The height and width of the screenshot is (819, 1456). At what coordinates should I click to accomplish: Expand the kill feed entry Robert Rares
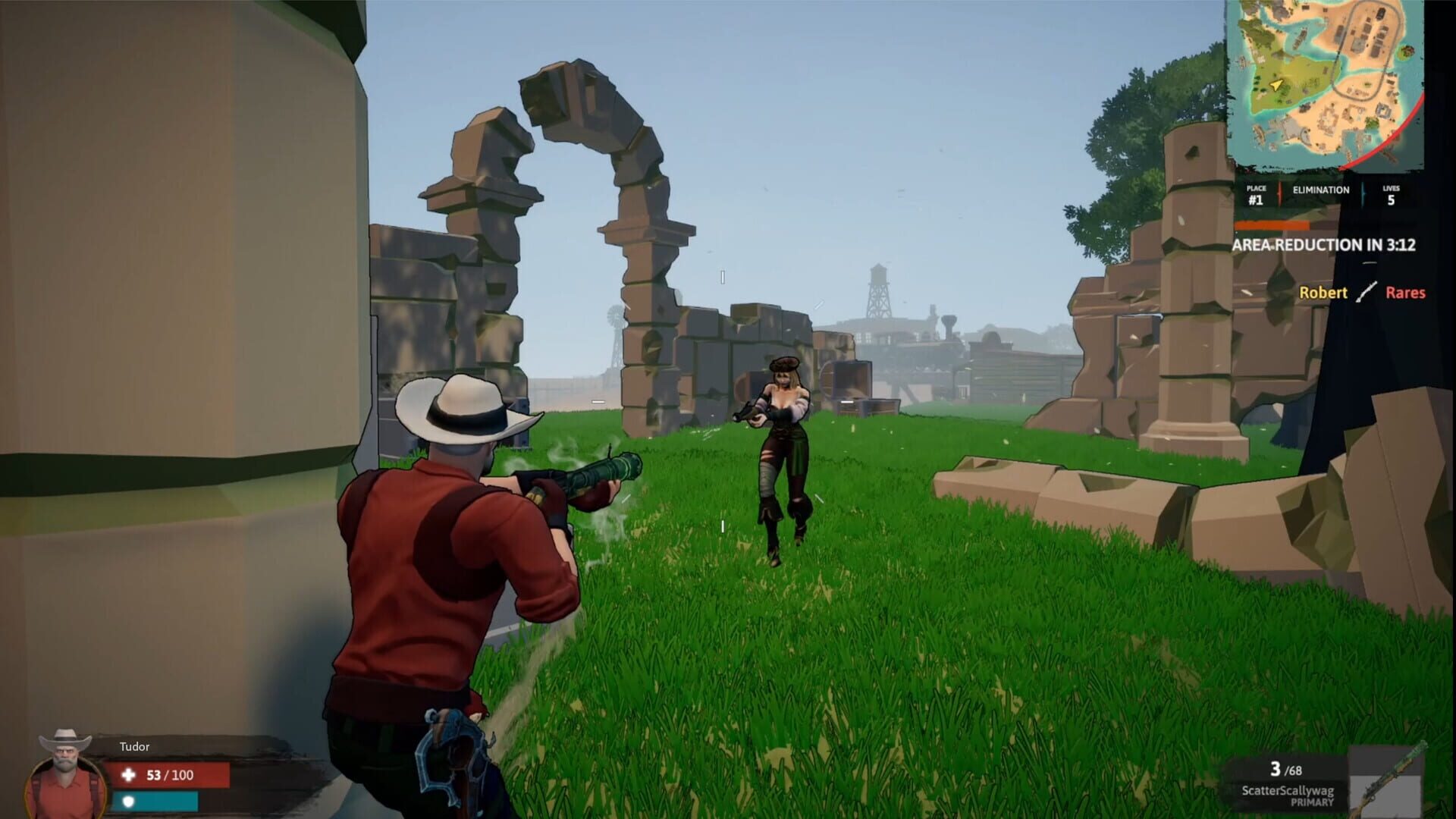pos(1365,293)
